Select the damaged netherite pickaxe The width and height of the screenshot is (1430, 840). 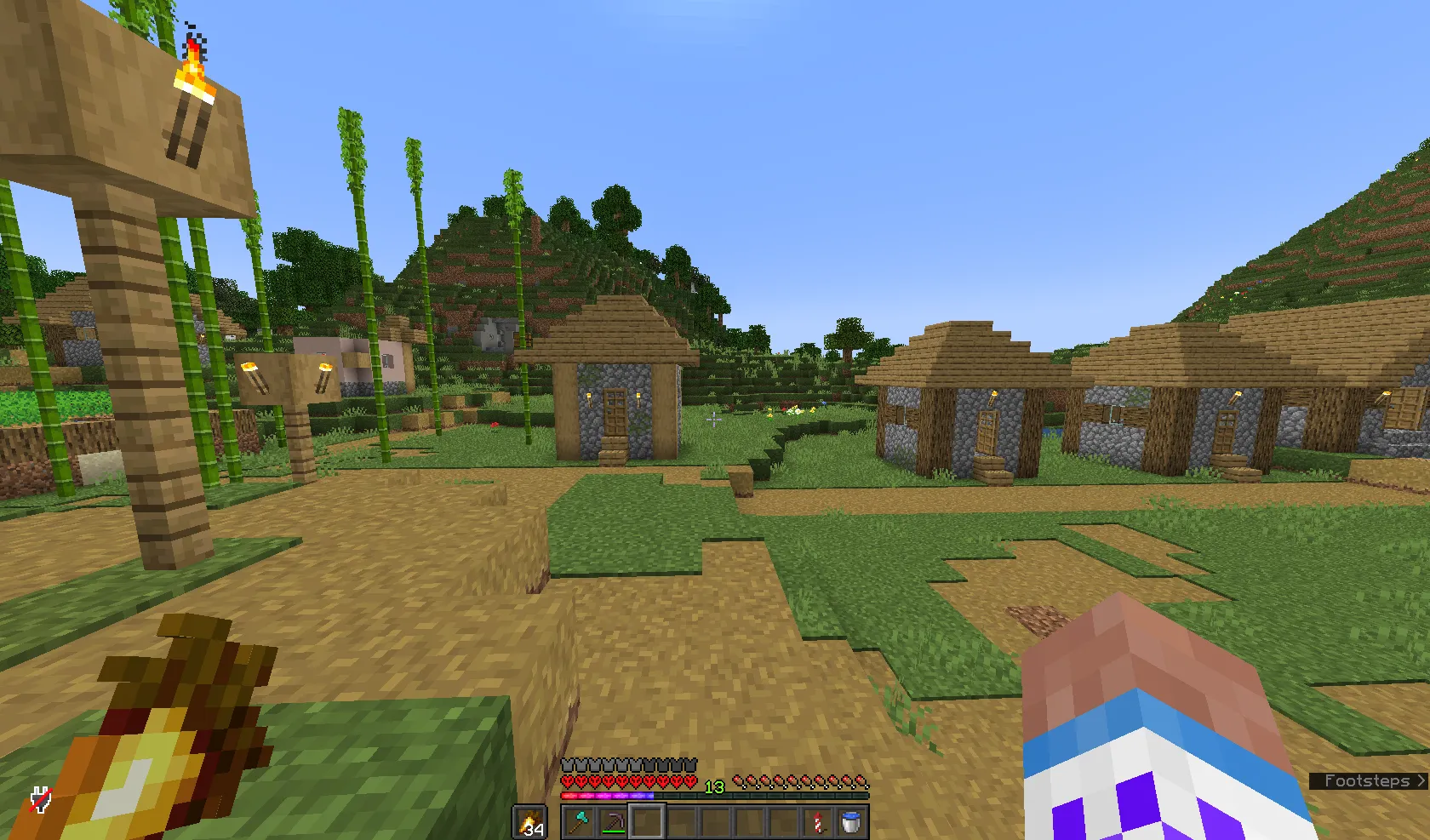click(x=615, y=822)
